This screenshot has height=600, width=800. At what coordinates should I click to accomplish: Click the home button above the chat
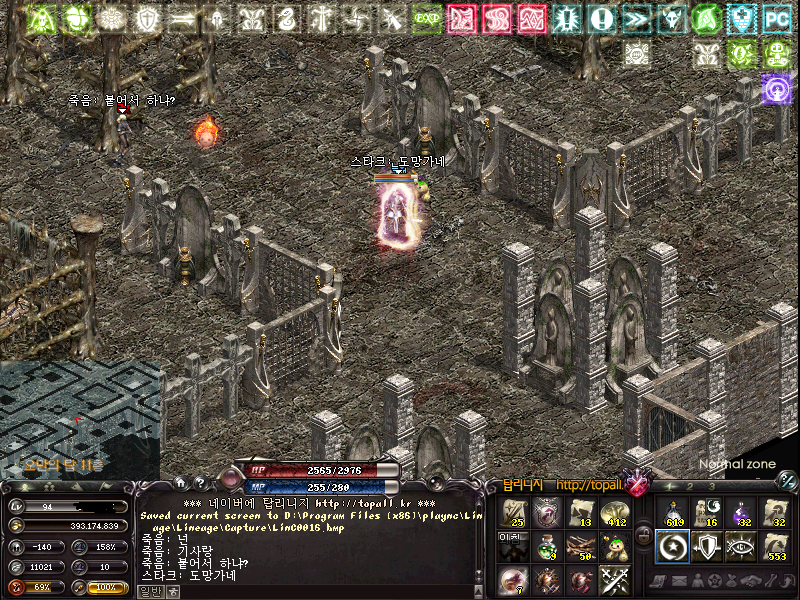click(x=180, y=483)
